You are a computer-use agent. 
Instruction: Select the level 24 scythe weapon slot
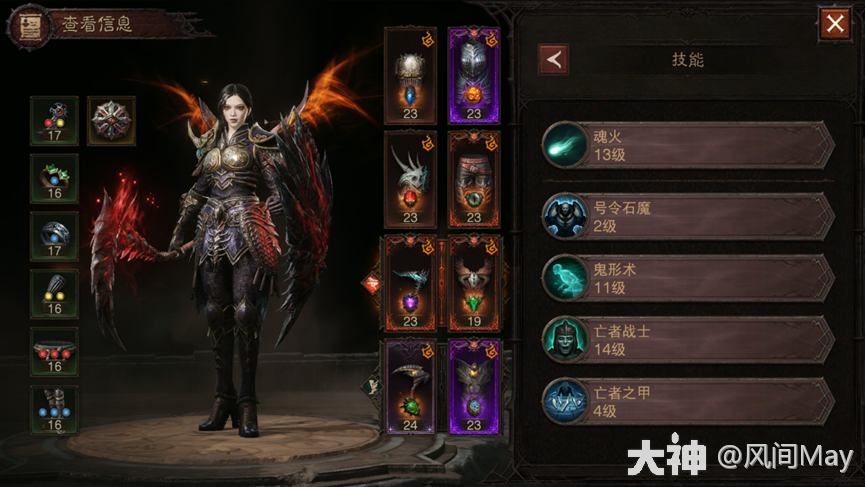click(411, 387)
